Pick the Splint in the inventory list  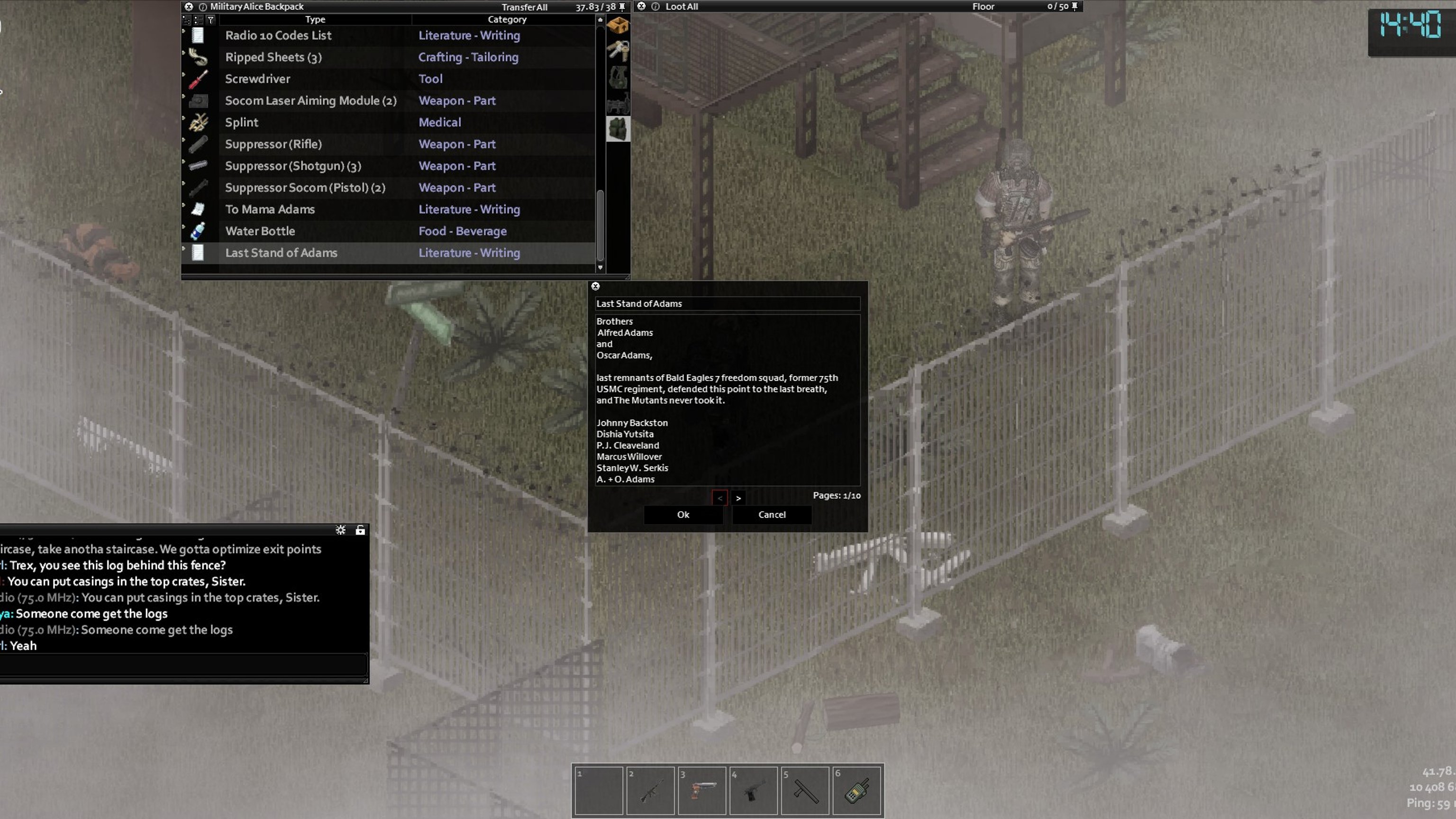242,123
